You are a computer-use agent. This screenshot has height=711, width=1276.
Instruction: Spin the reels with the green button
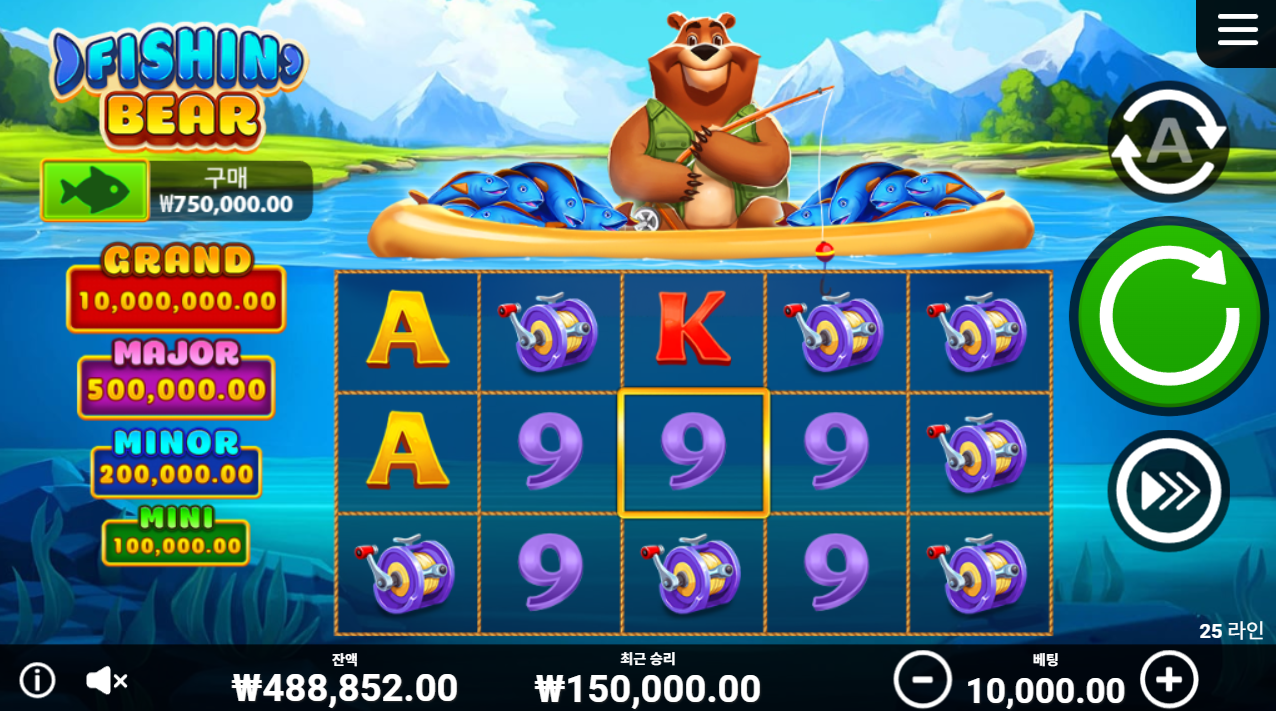1169,316
